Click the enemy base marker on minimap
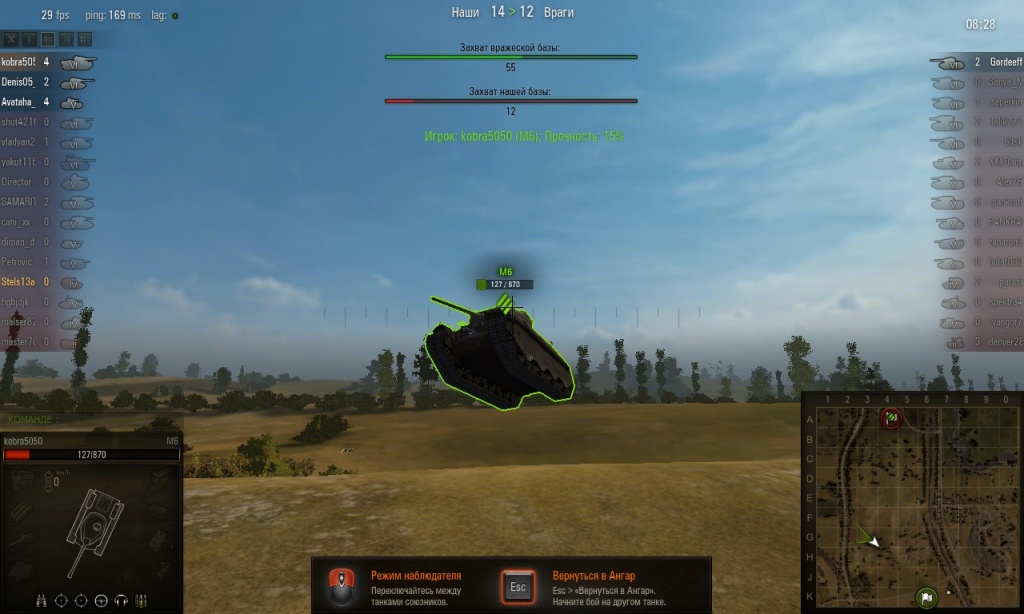The height and width of the screenshot is (614, 1024). point(892,417)
